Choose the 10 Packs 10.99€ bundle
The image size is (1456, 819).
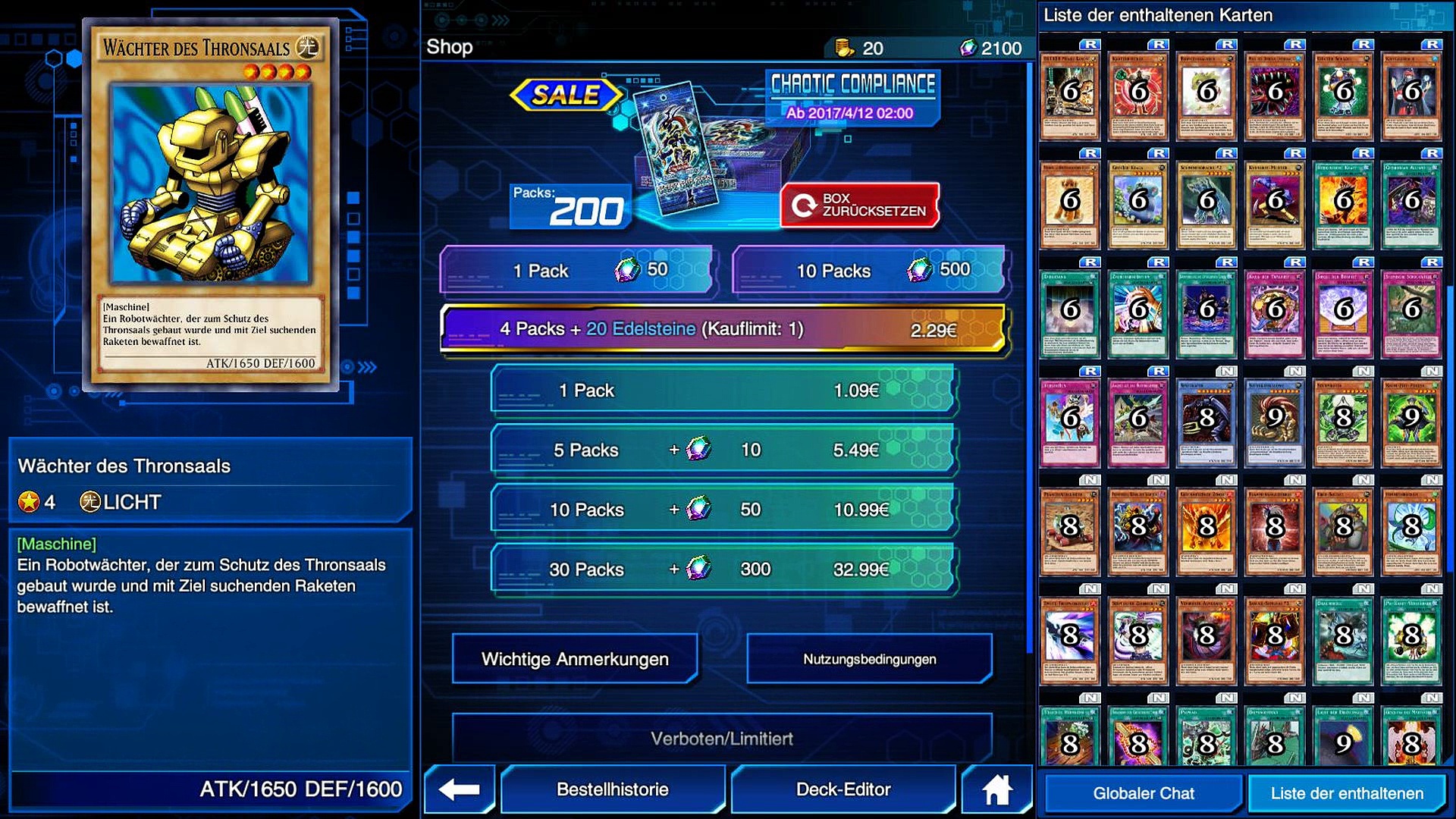click(723, 510)
